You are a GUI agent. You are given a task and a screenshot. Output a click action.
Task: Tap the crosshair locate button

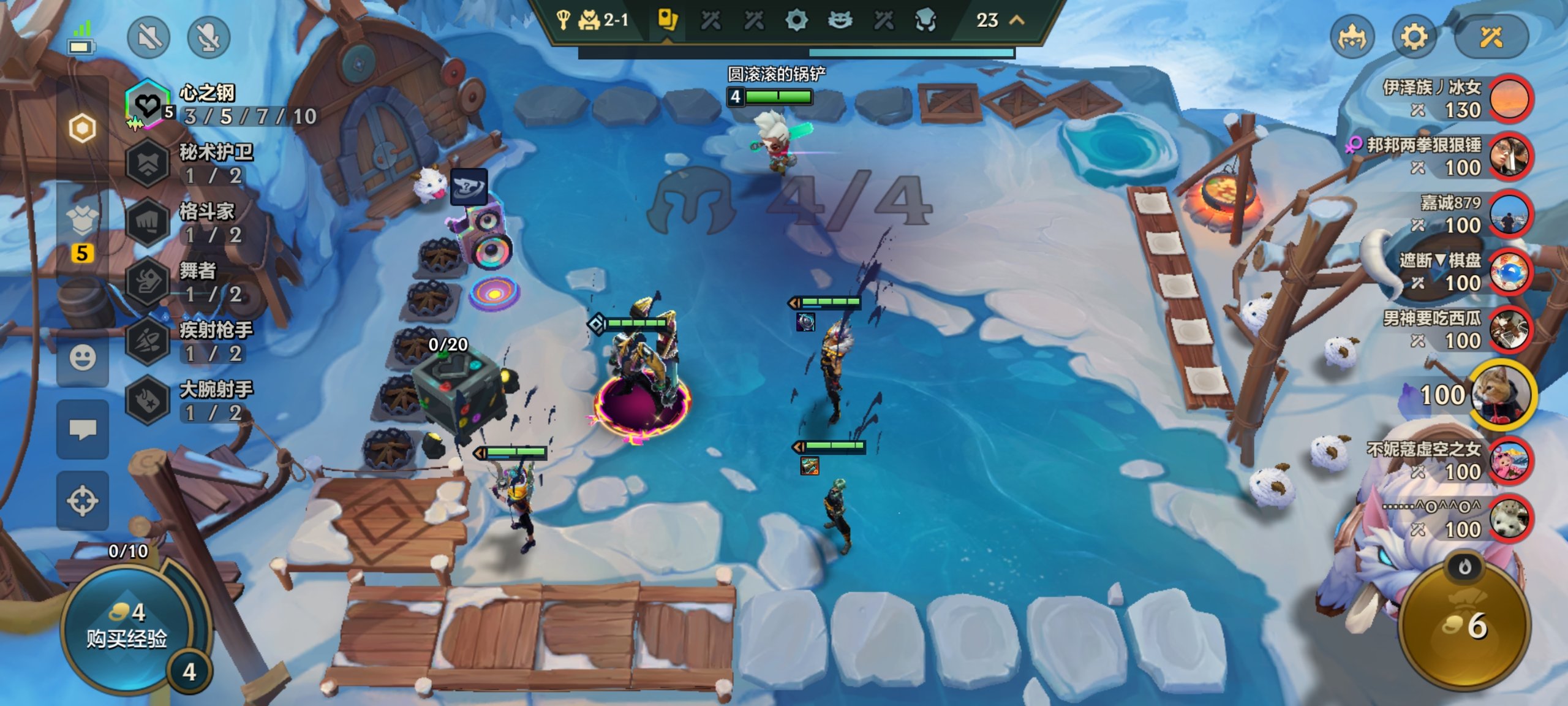tap(83, 501)
